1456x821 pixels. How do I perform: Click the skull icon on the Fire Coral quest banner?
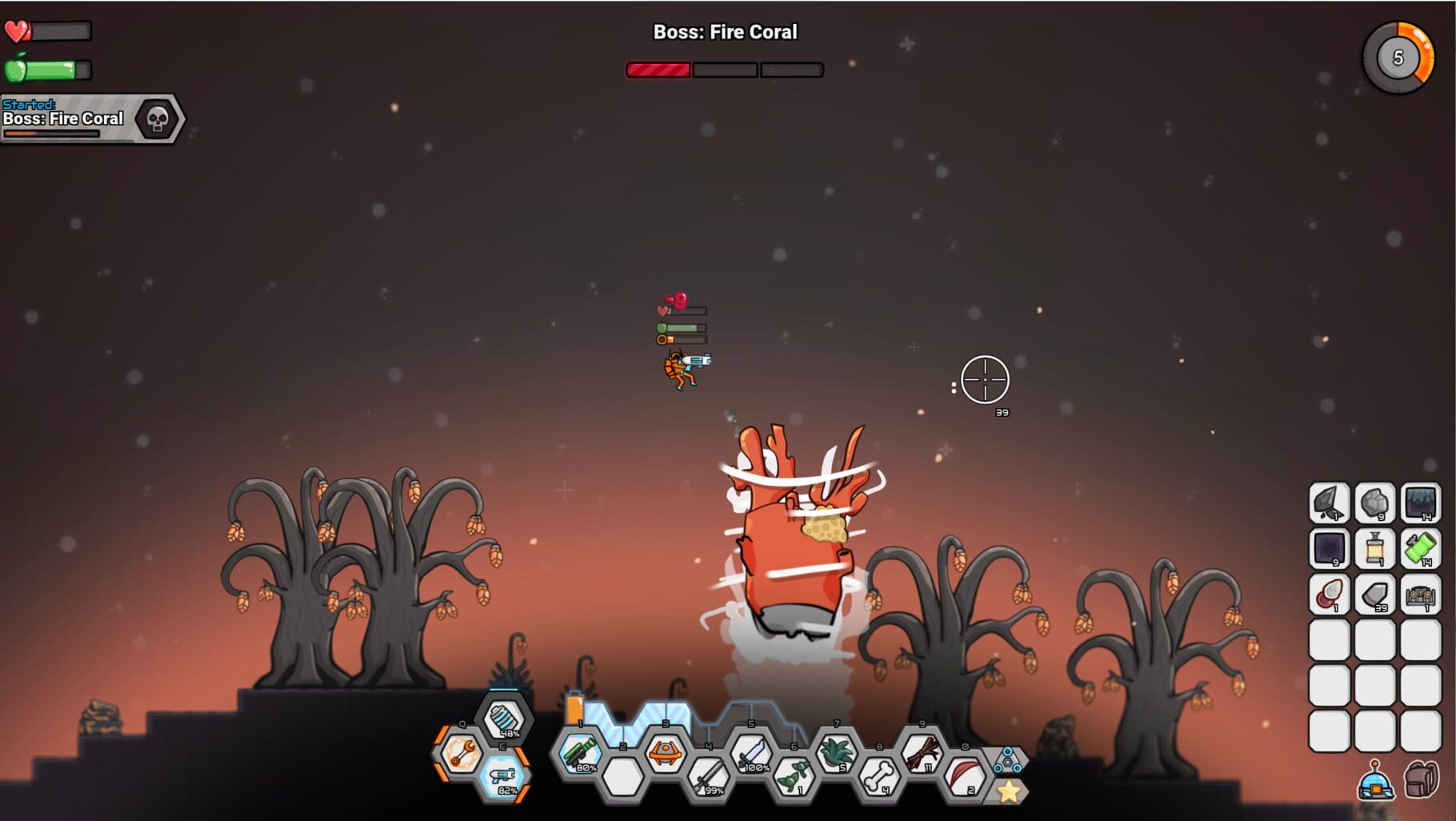[x=157, y=118]
